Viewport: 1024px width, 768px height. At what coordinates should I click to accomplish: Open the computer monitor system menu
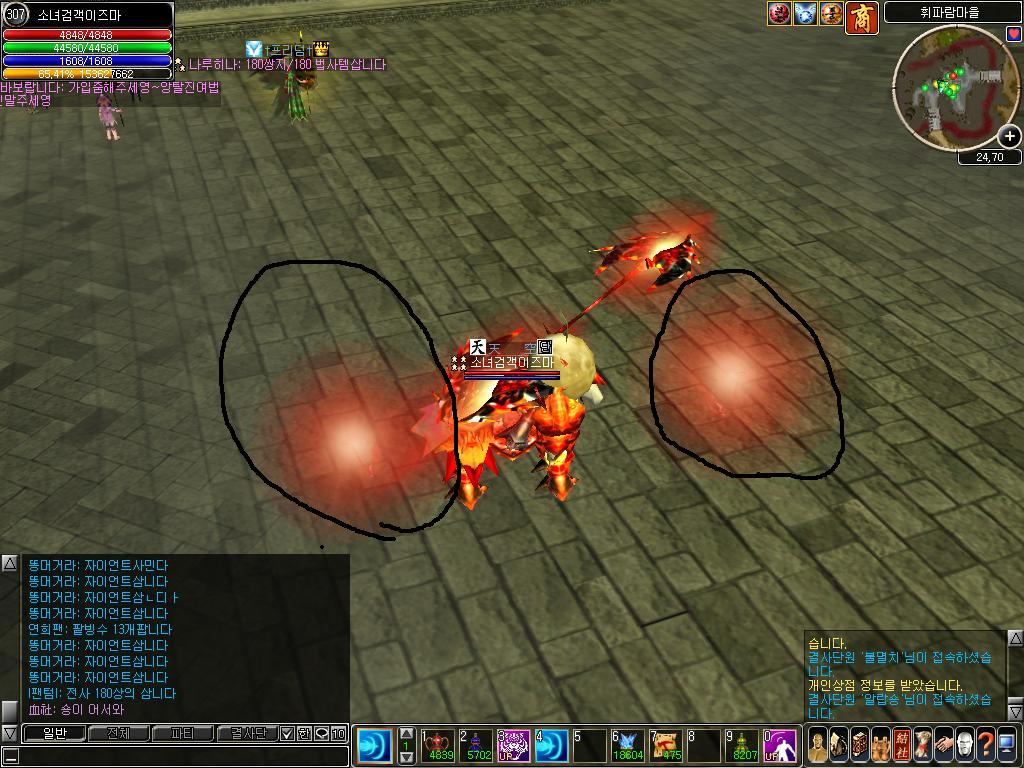pyautogui.click(x=1007, y=745)
